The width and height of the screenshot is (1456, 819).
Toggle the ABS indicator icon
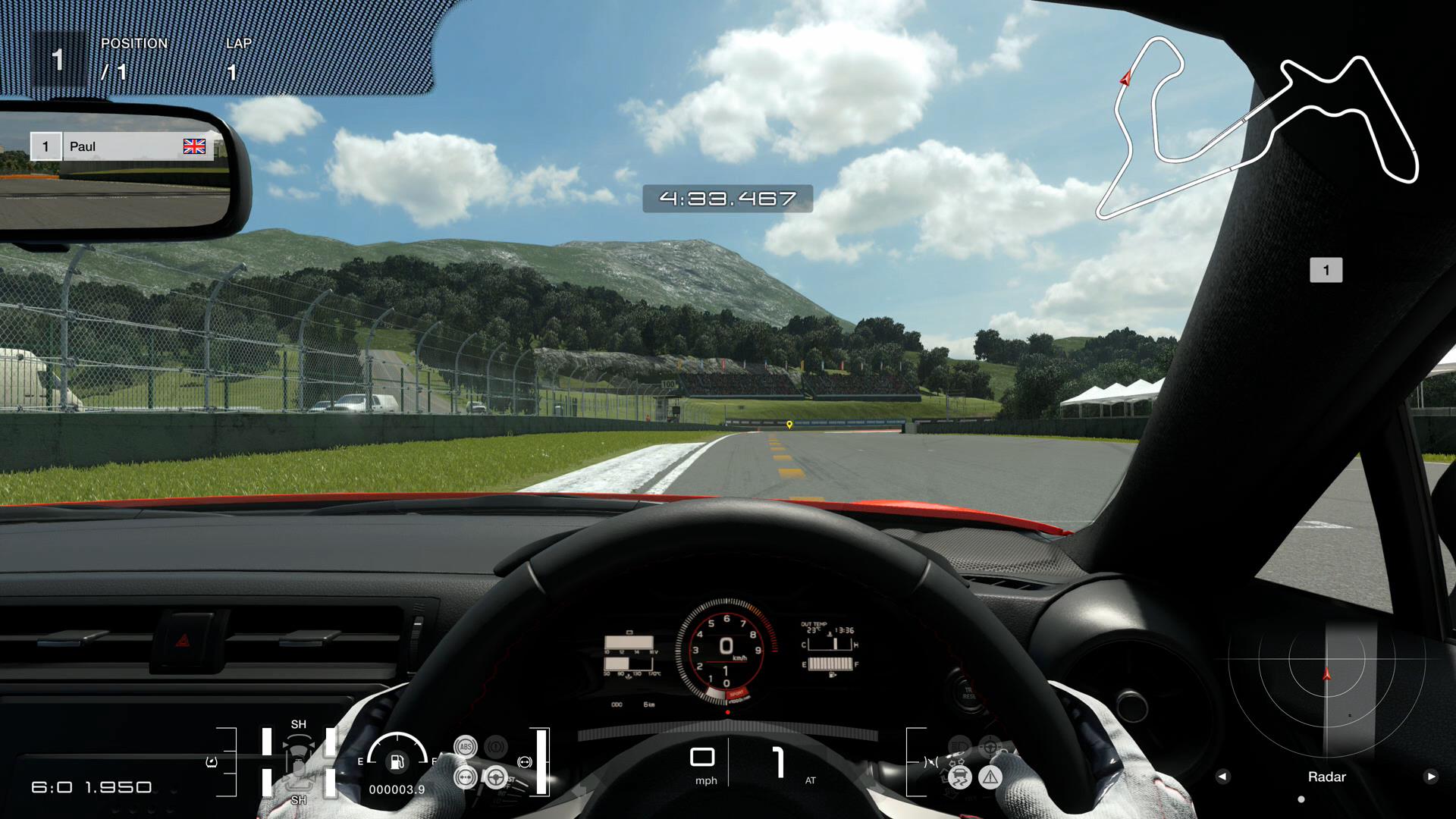465,746
